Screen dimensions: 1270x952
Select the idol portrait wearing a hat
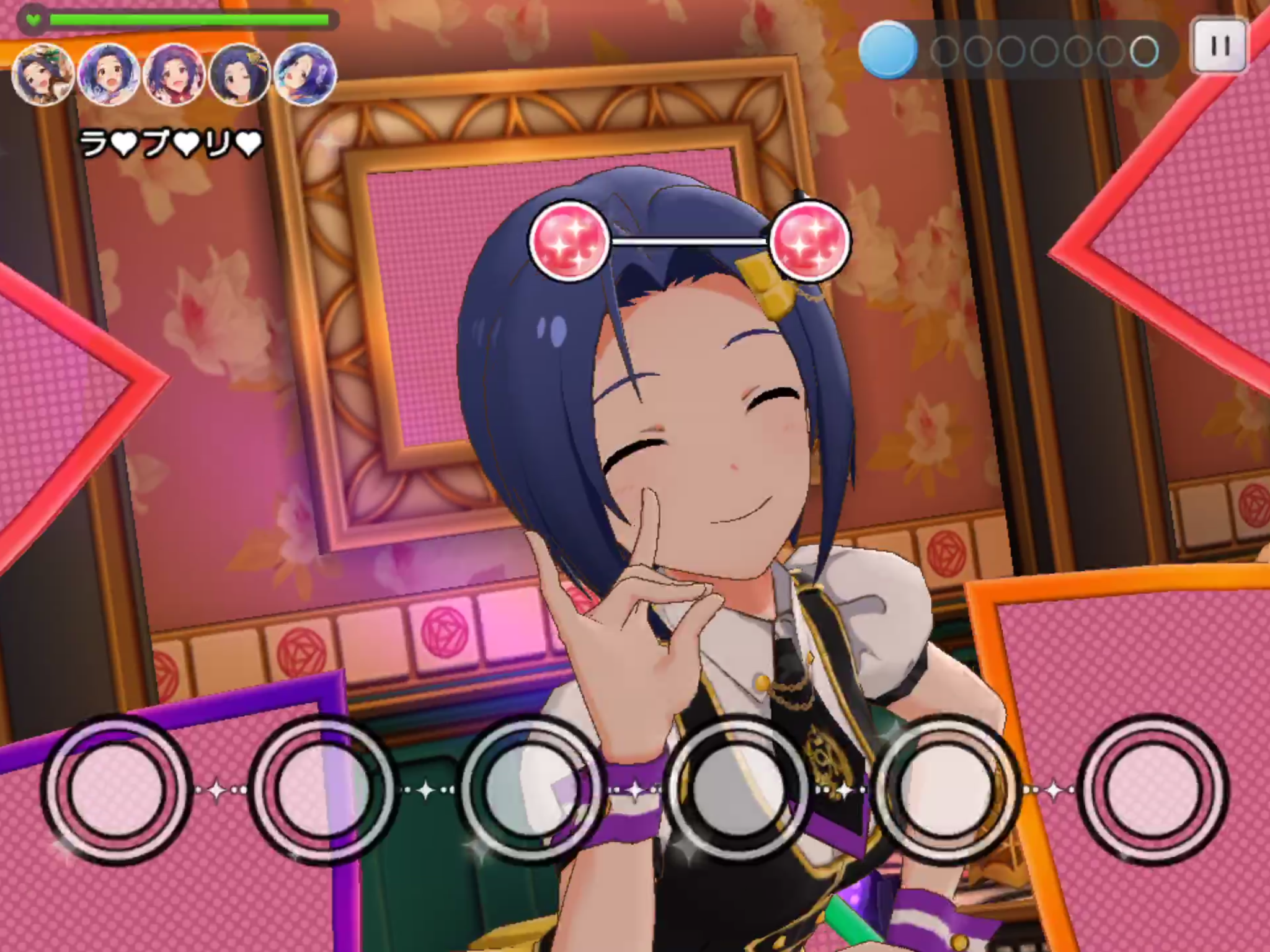43,76
